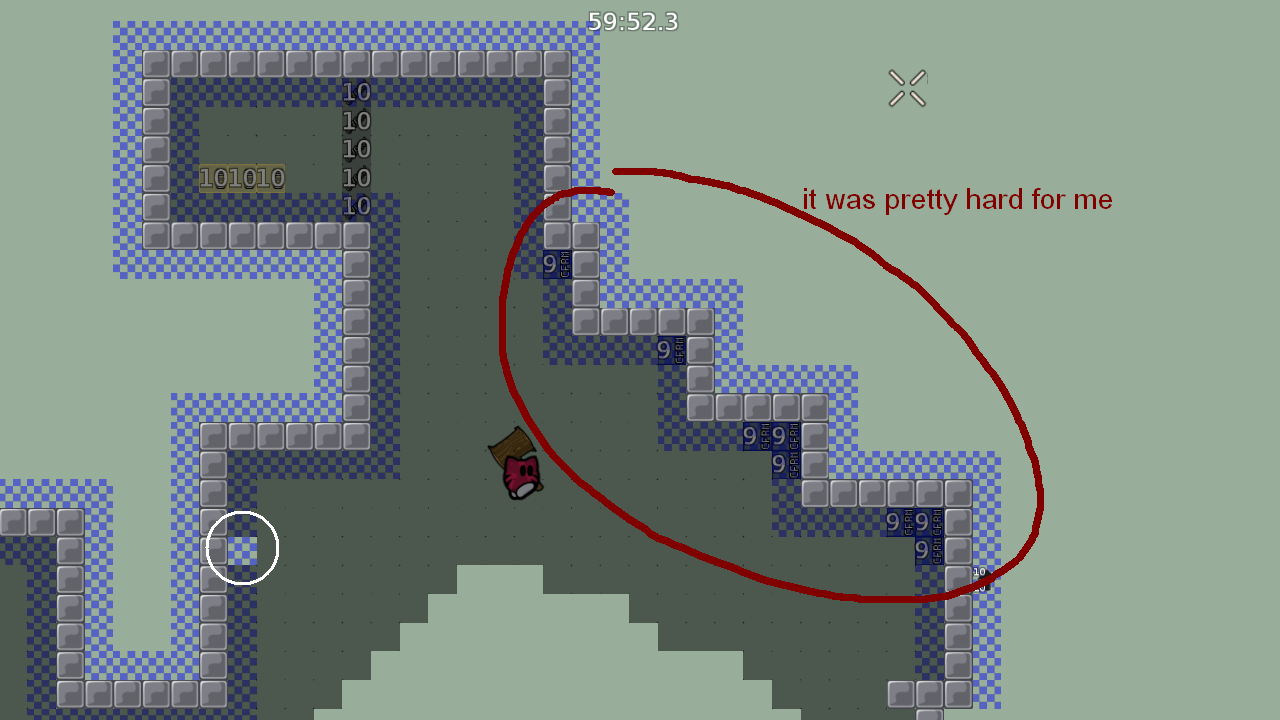This screenshot has height=720, width=1280.
Task: Toggle the topmost 10 counter in the vertical column
Action: 355,91
